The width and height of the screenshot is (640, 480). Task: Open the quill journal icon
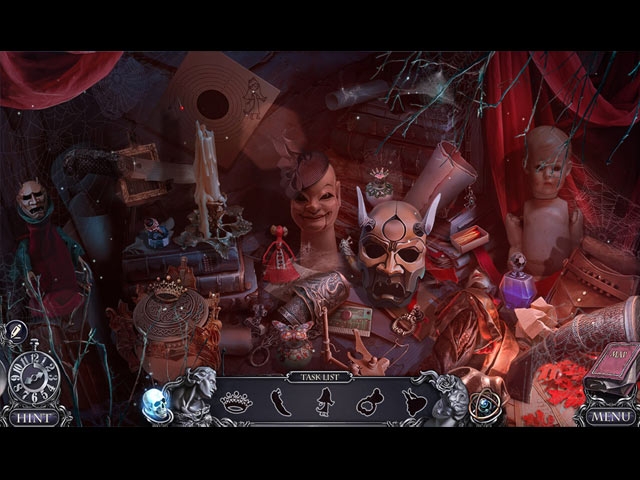pyautogui.click(x=16, y=332)
